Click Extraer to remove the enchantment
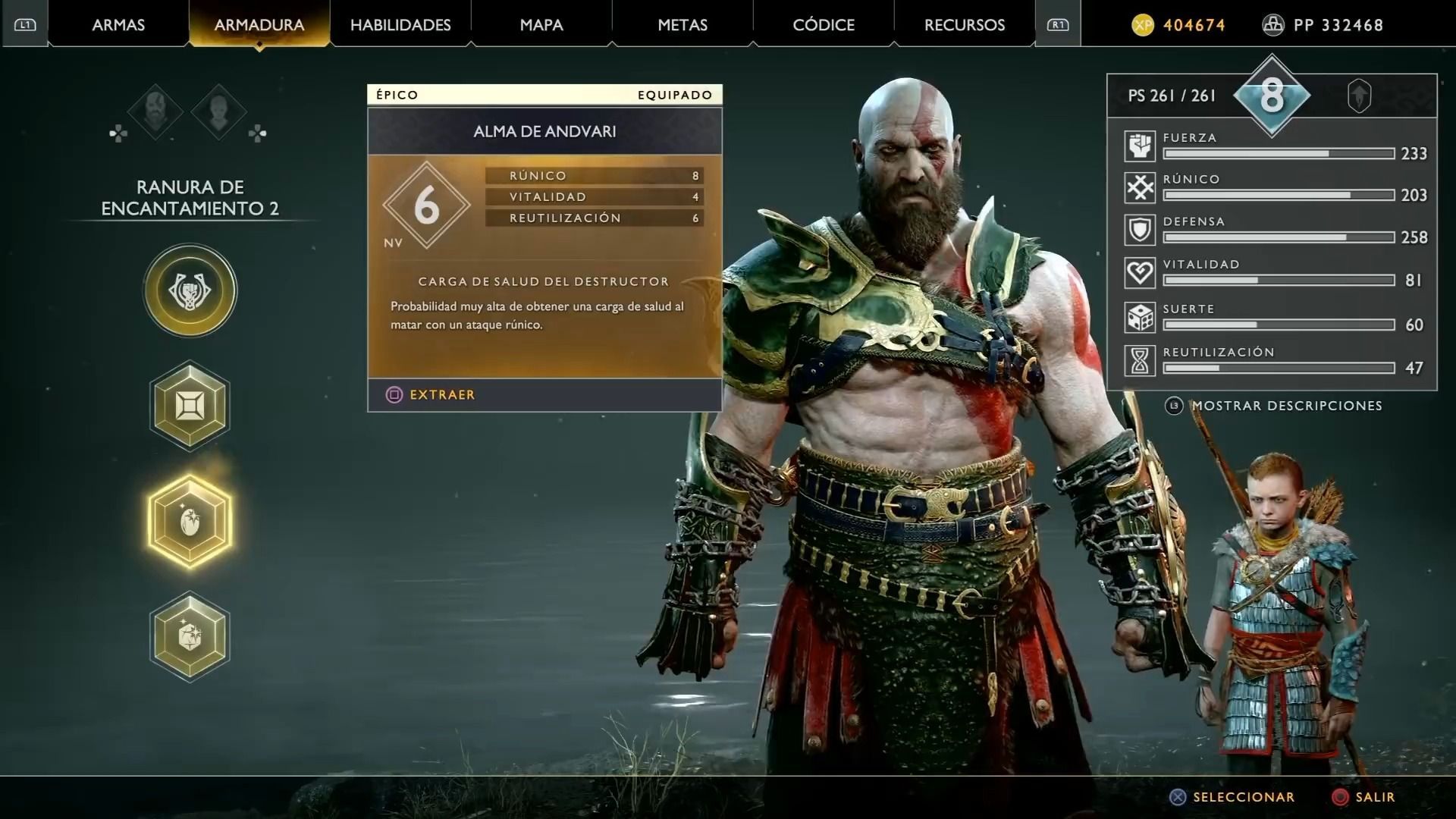This screenshot has width=1456, height=819. pyautogui.click(x=431, y=394)
